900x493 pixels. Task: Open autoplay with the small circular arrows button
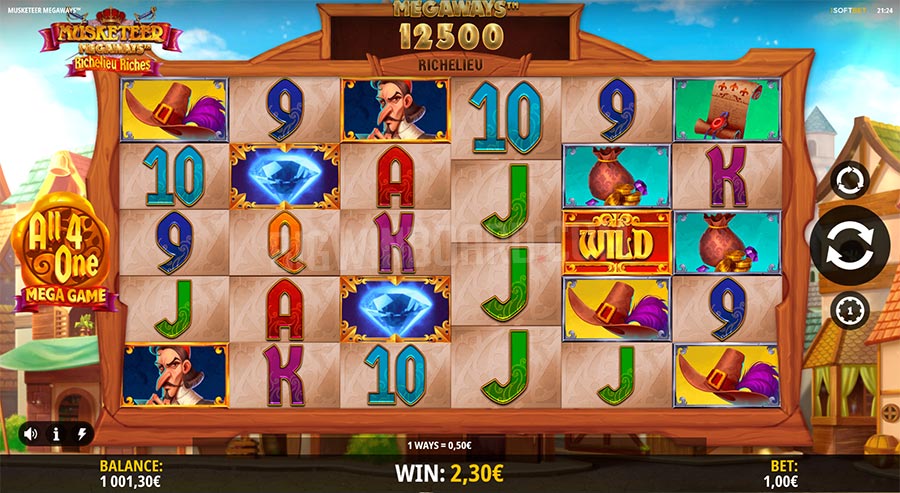(849, 181)
